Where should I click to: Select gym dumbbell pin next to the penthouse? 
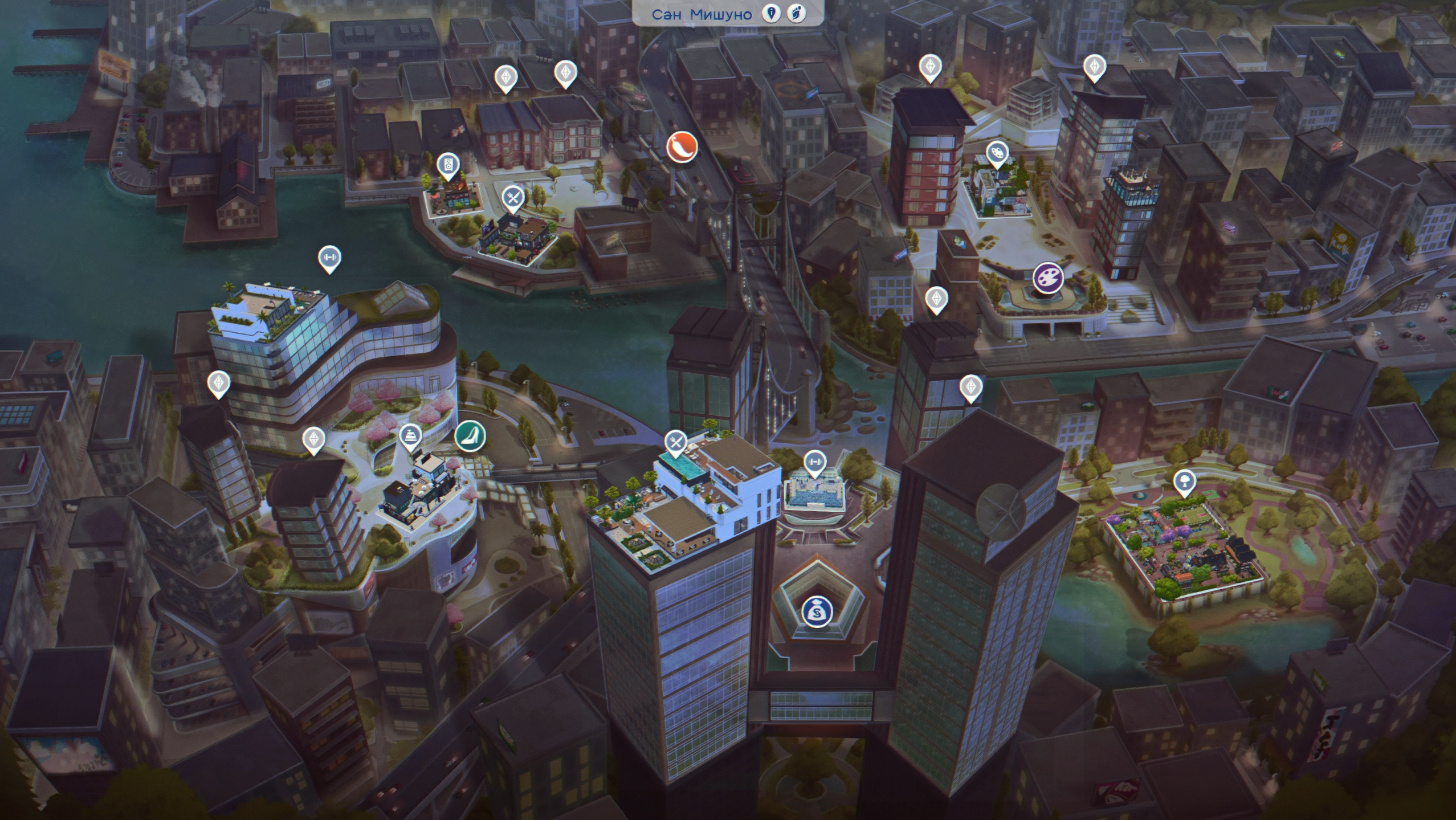click(x=815, y=462)
